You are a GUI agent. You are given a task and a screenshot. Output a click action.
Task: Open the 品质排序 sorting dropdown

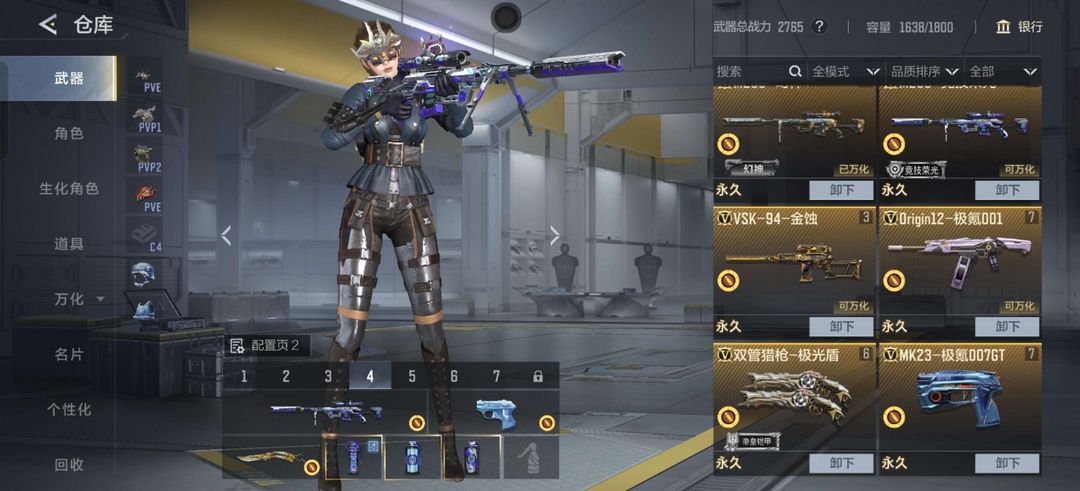point(924,71)
